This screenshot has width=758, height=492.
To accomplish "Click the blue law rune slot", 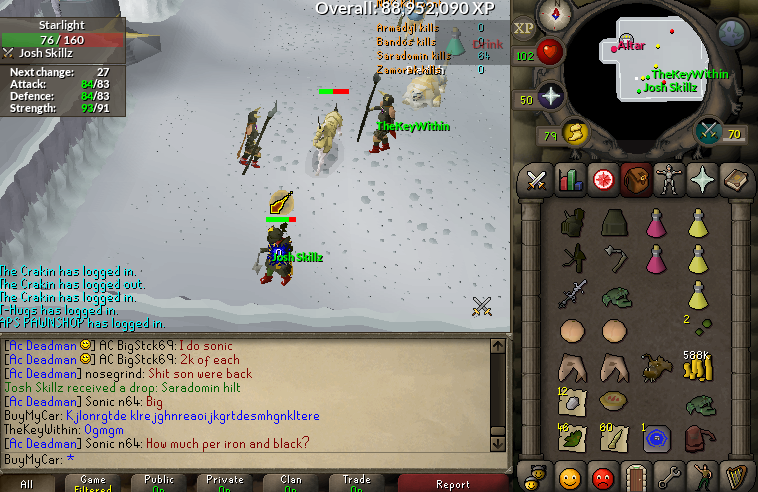I will [x=656, y=437].
